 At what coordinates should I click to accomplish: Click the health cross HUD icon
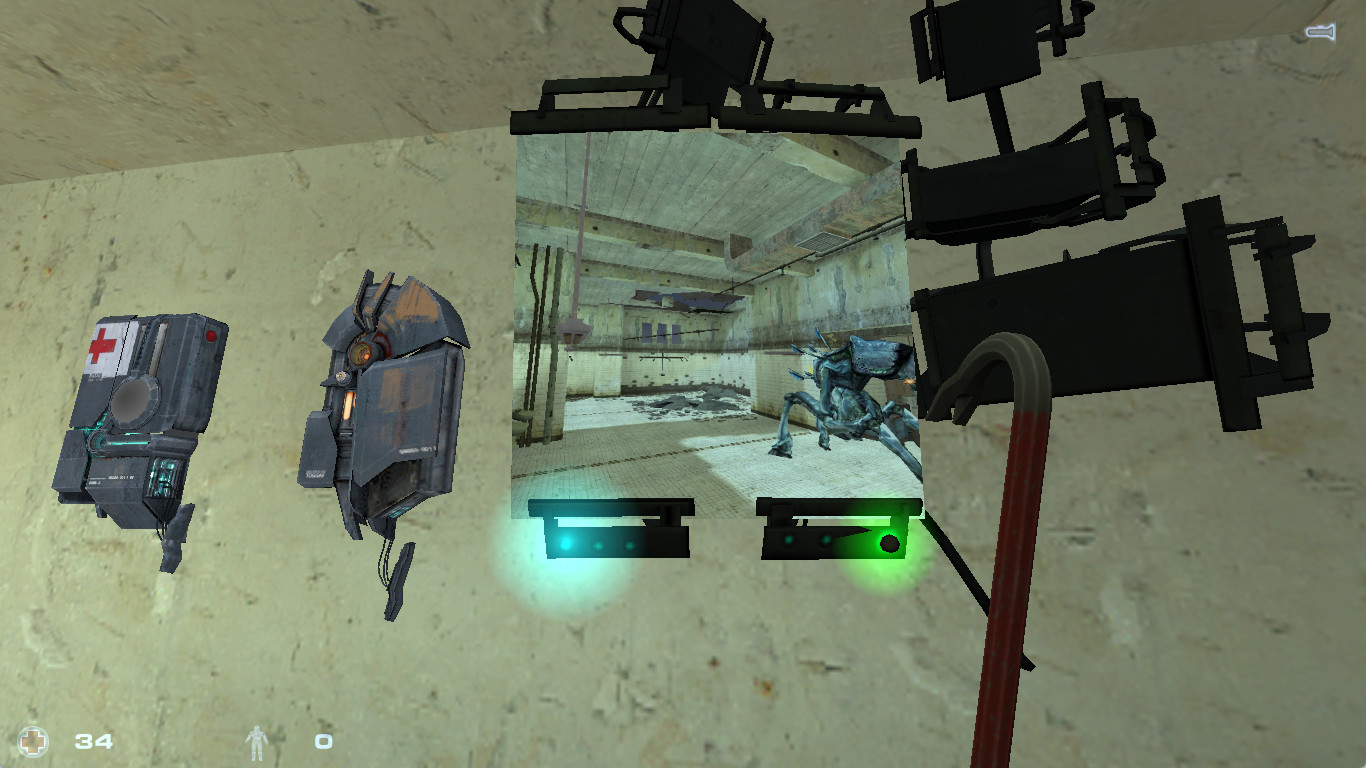tap(34, 740)
